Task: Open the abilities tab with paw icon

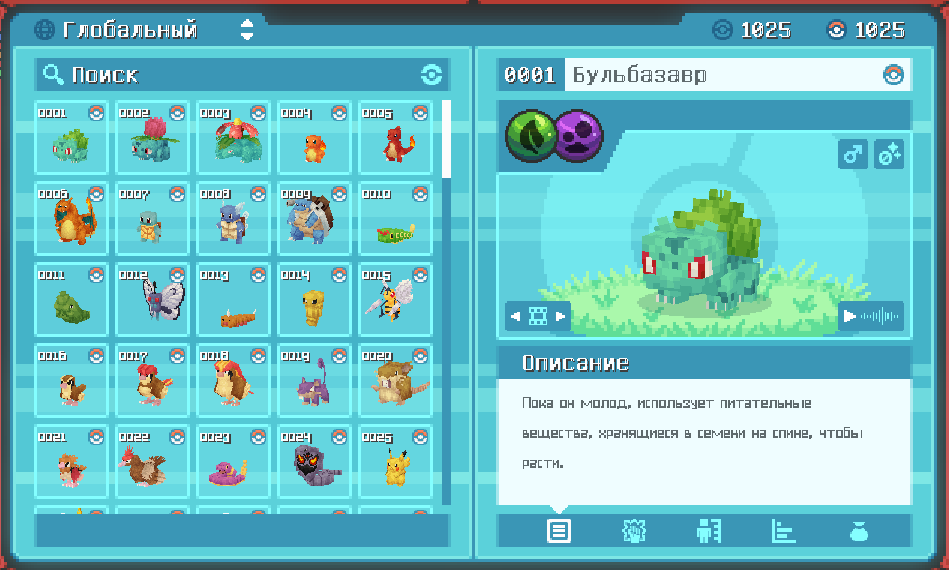Action: (634, 531)
